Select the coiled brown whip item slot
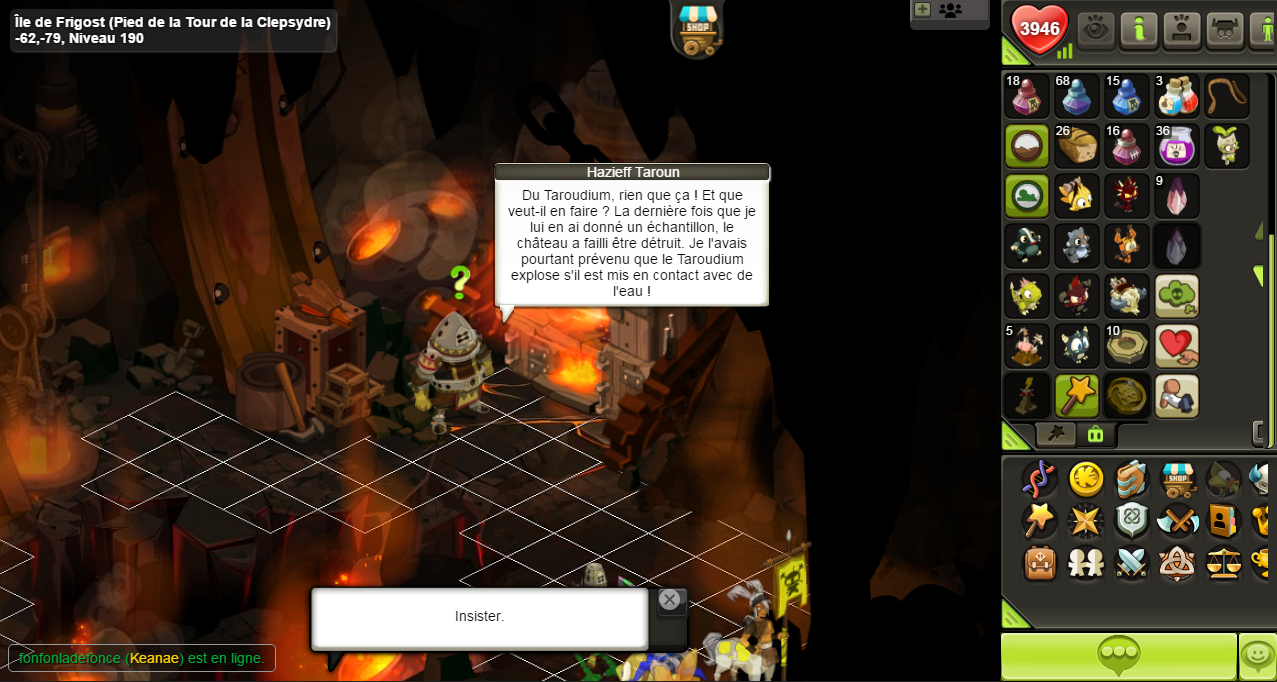 point(1226,96)
